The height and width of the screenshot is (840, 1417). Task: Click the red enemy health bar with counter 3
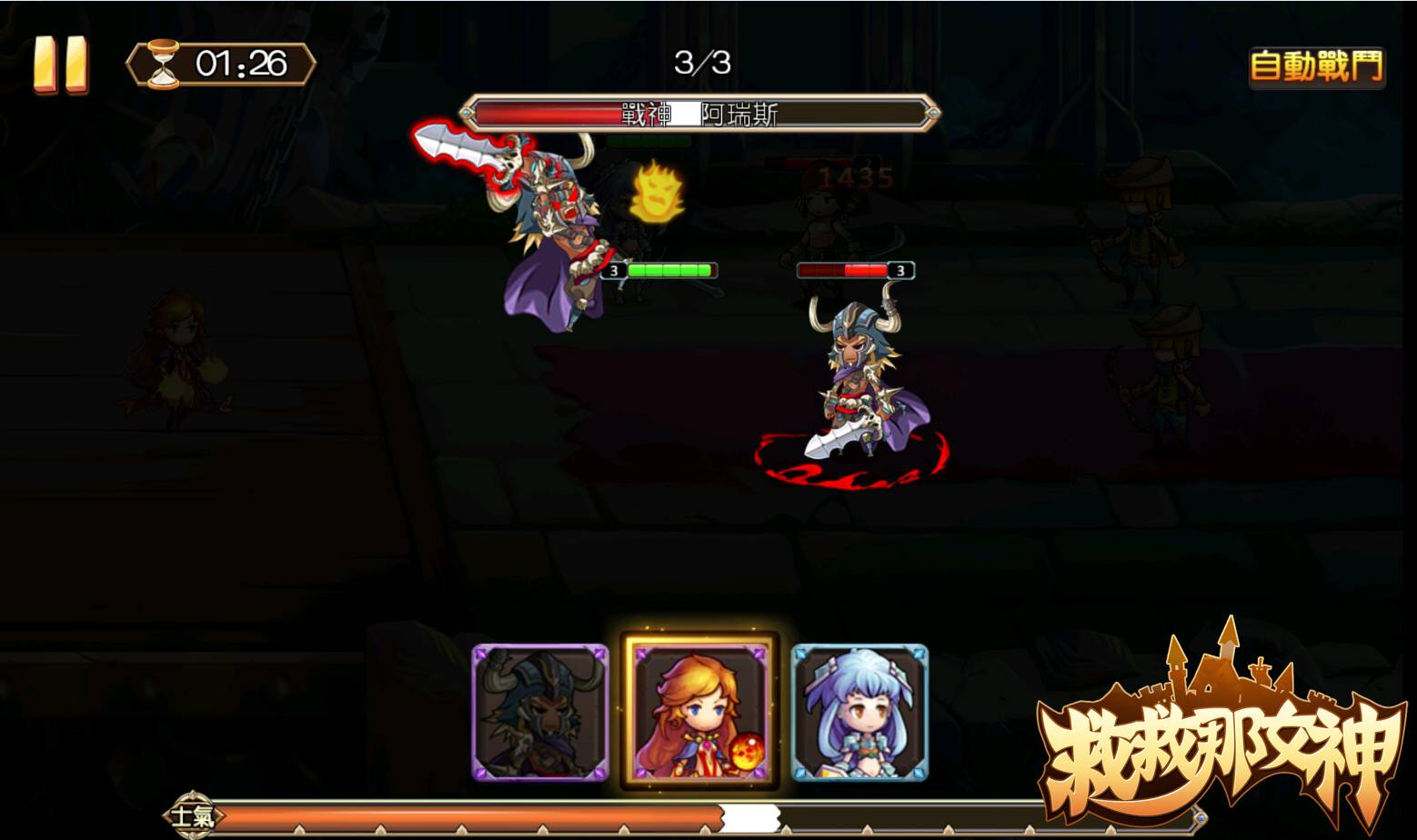coord(846,270)
